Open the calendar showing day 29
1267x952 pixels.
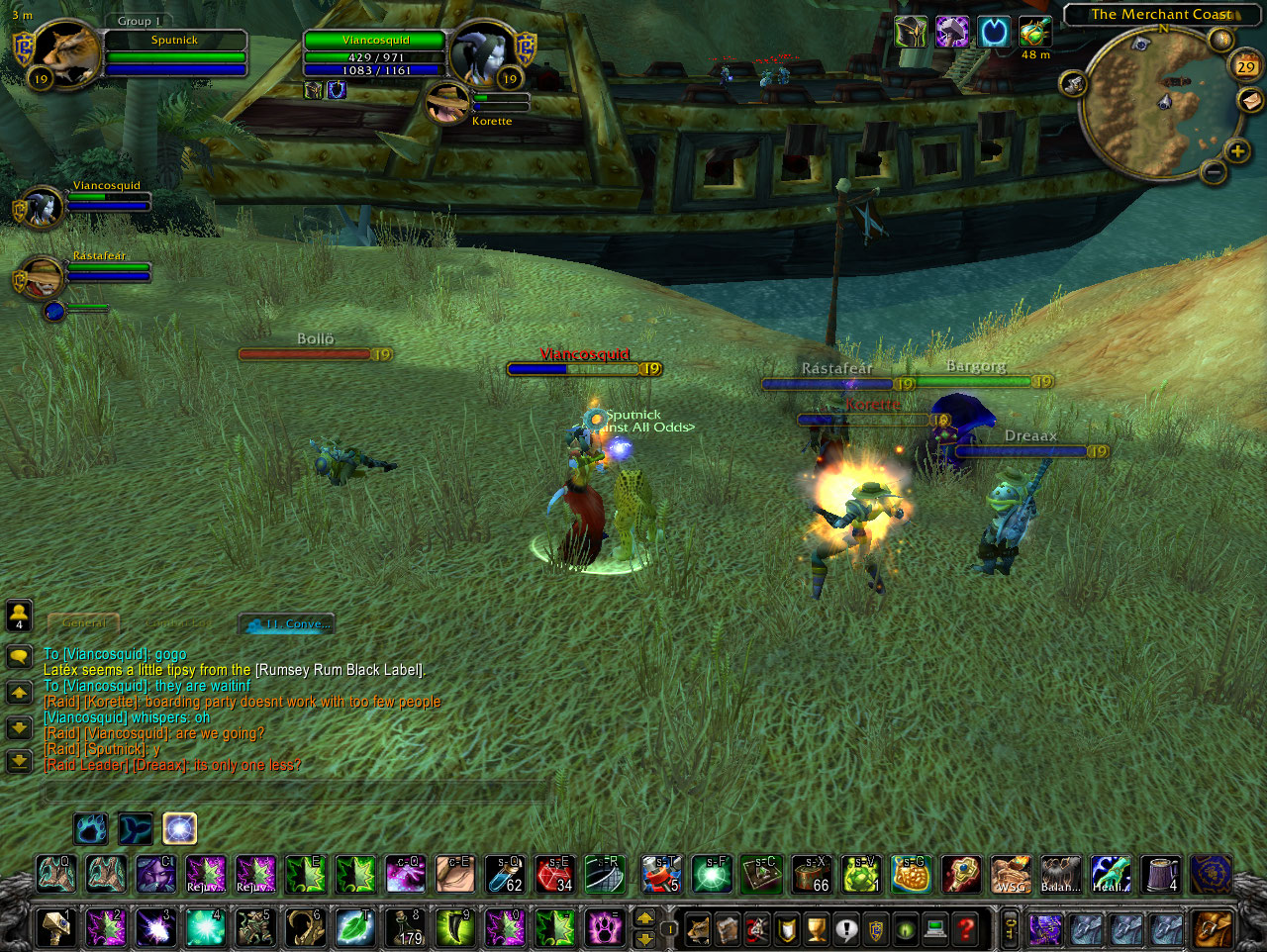[x=1246, y=66]
